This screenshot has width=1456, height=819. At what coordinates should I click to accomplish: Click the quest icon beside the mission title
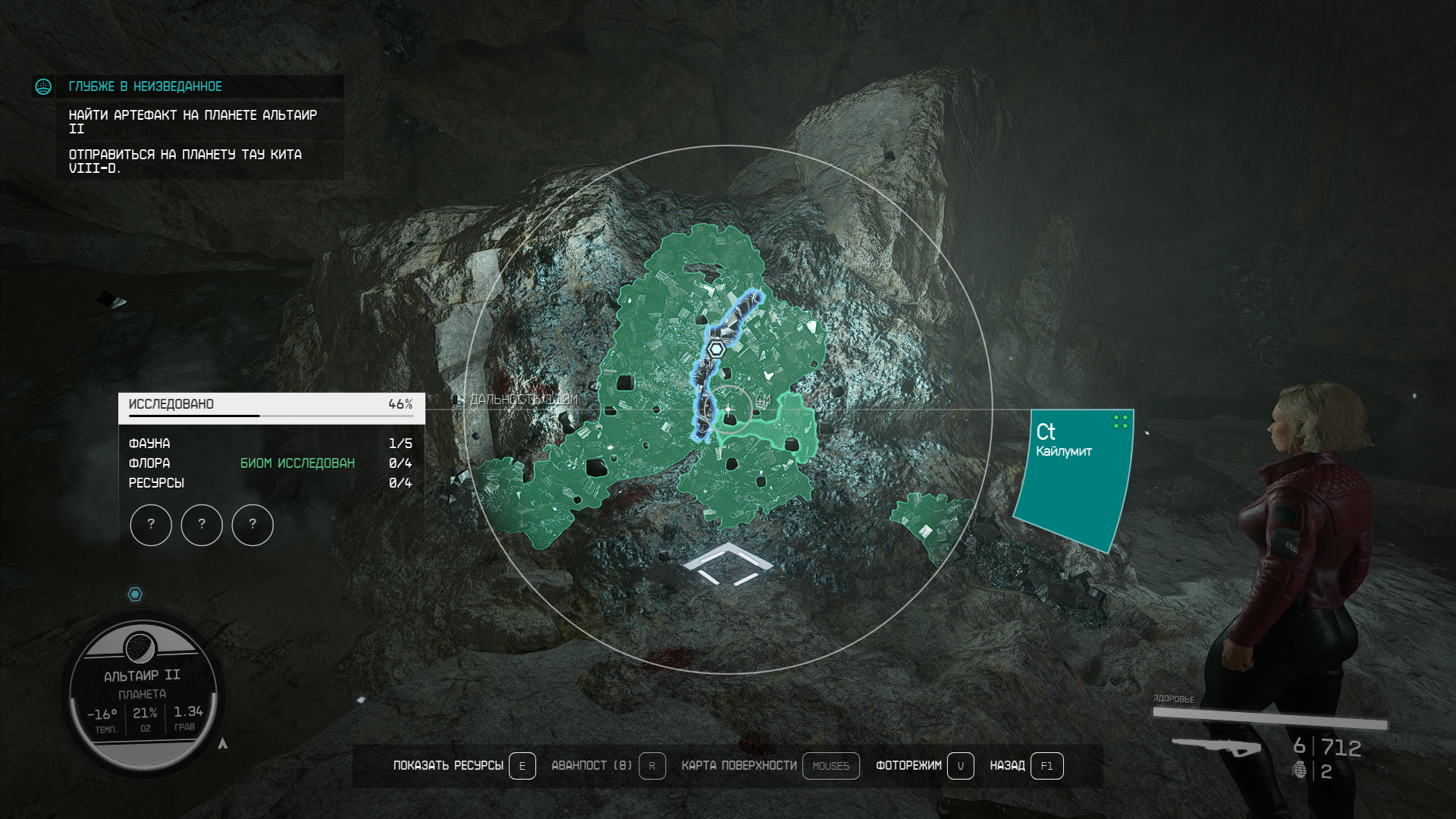click(x=43, y=86)
